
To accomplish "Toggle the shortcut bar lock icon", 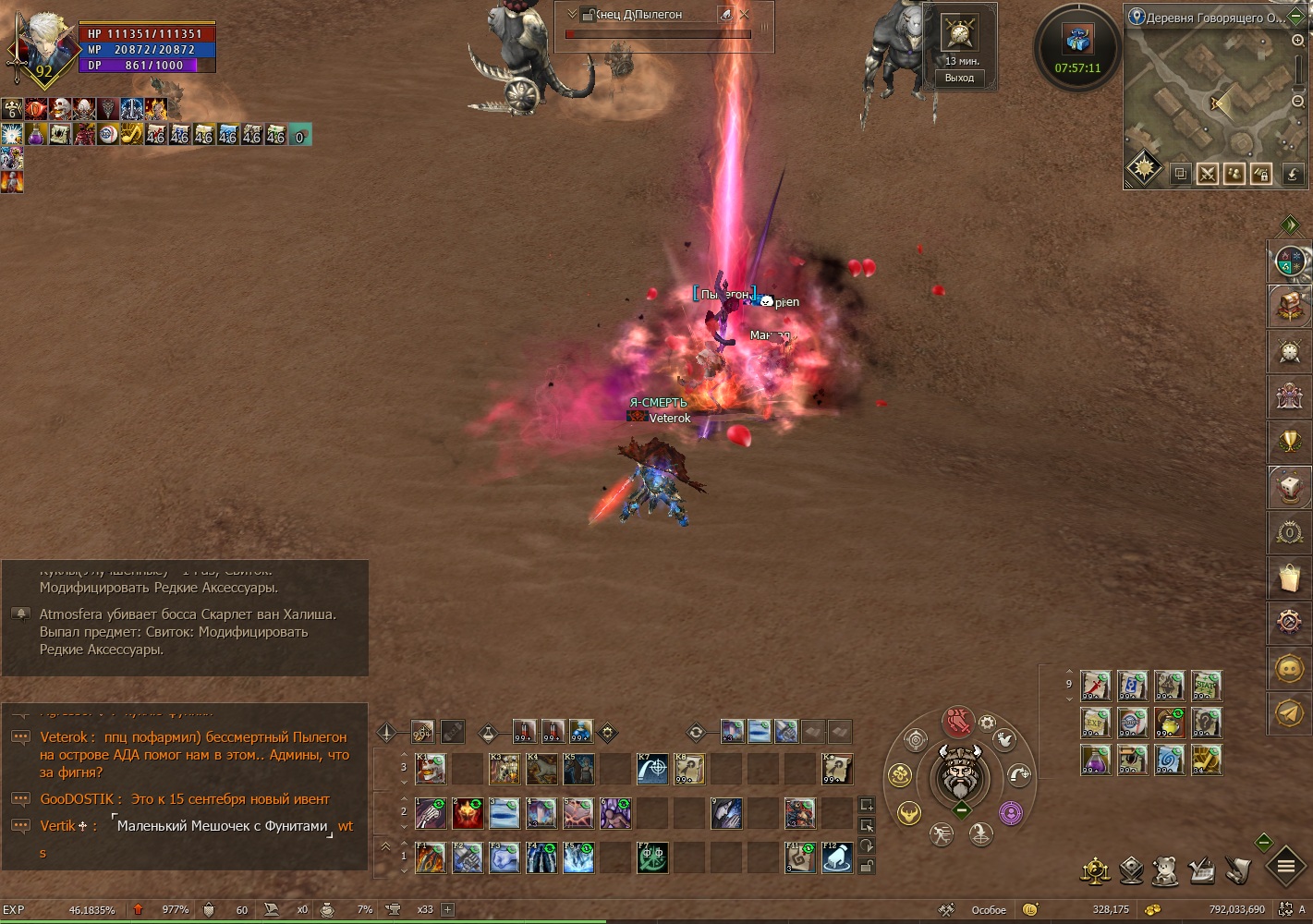I will pos(867,866).
